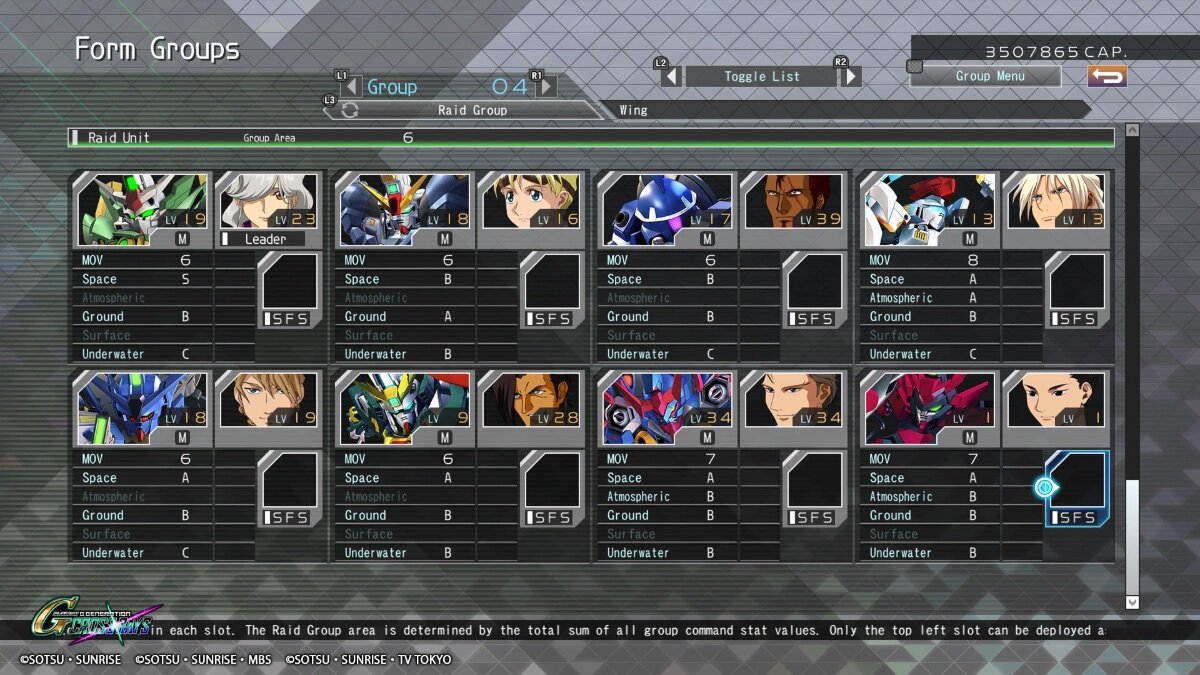Cycle the Raid Group type selector
This screenshot has height=675, width=1200.
[x=349, y=110]
